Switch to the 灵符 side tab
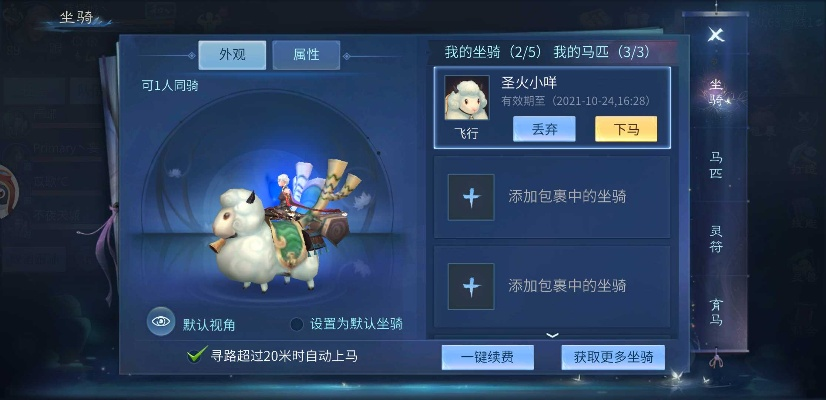The height and width of the screenshot is (400, 826). pyautogui.click(x=716, y=239)
